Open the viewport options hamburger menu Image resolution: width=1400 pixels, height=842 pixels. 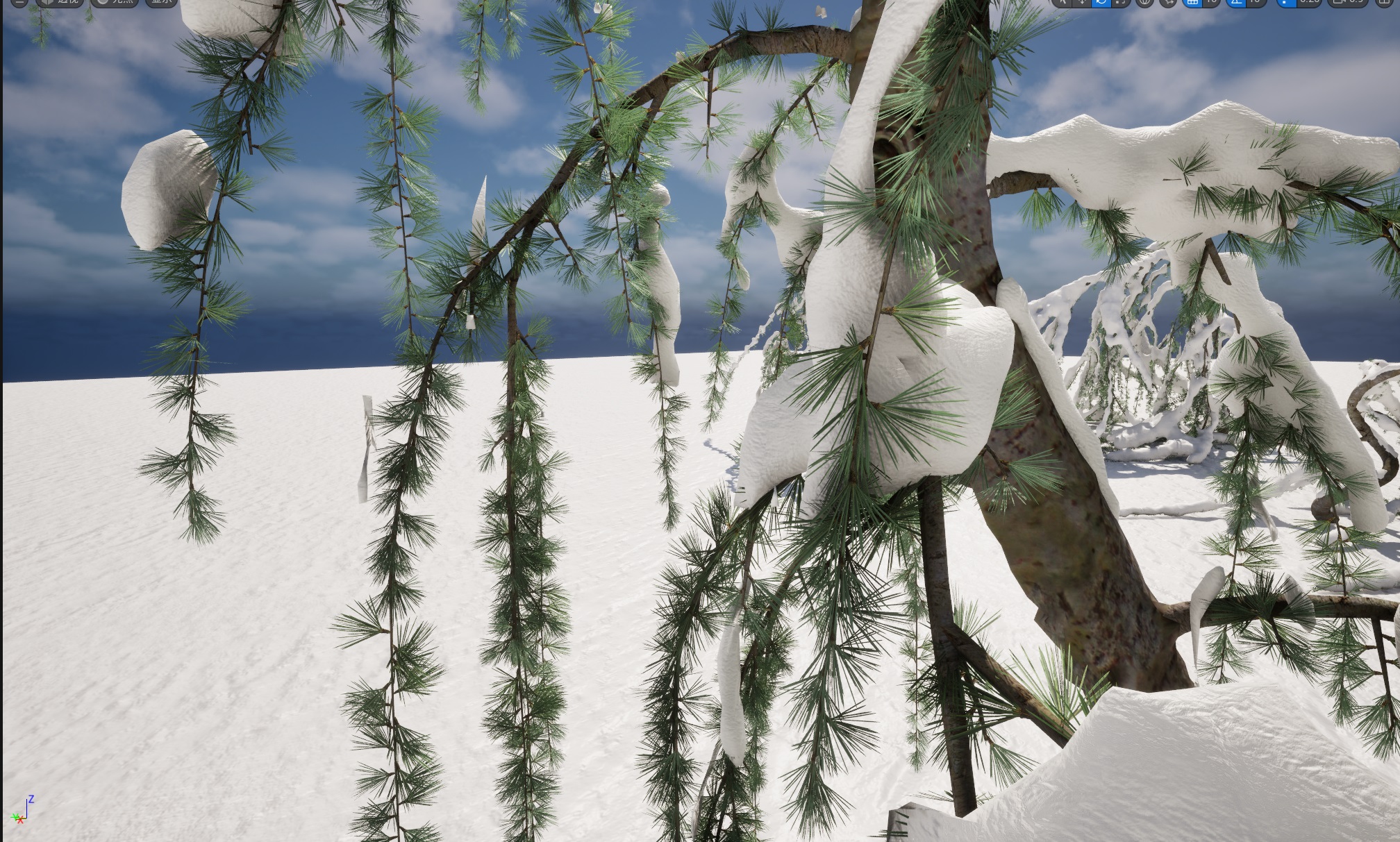point(19,3)
